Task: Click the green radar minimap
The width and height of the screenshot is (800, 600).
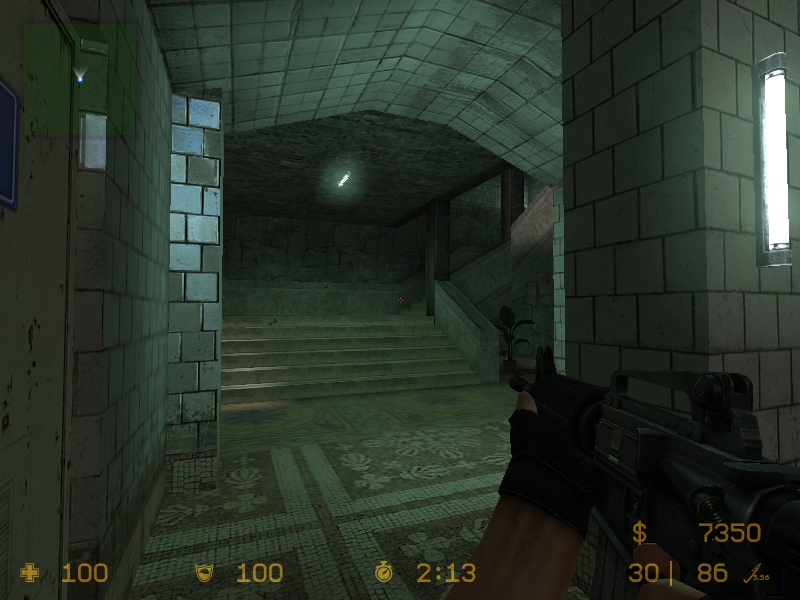Action: (x=78, y=78)
